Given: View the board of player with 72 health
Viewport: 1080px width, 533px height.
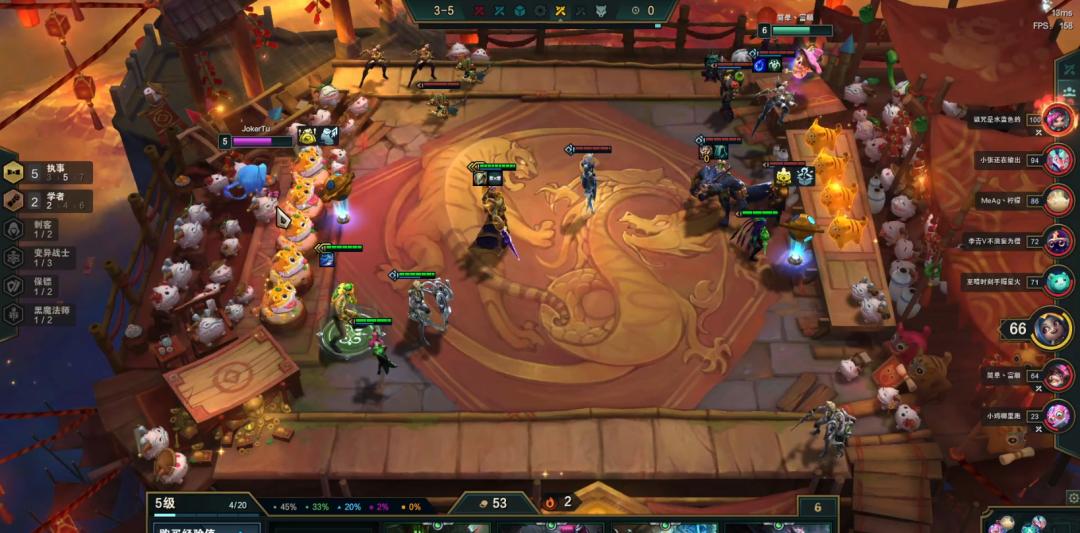Looking at the screenshot, I should (1058, 241).
